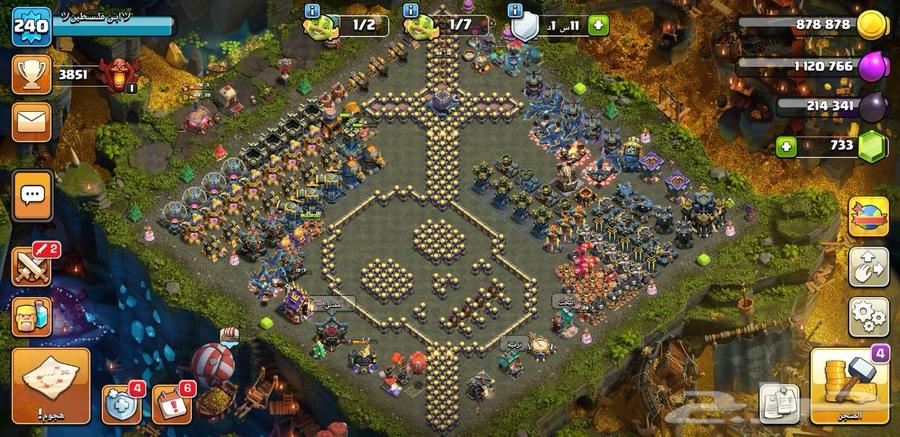
Task: Check the mail envelope inbox
Action: coord(31,121)
